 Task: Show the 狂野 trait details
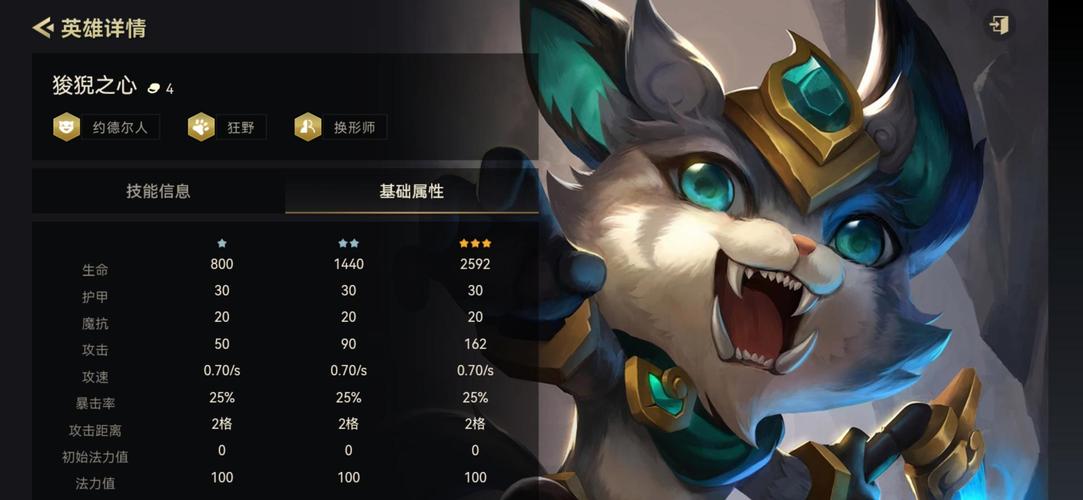[x=227, y=127]
